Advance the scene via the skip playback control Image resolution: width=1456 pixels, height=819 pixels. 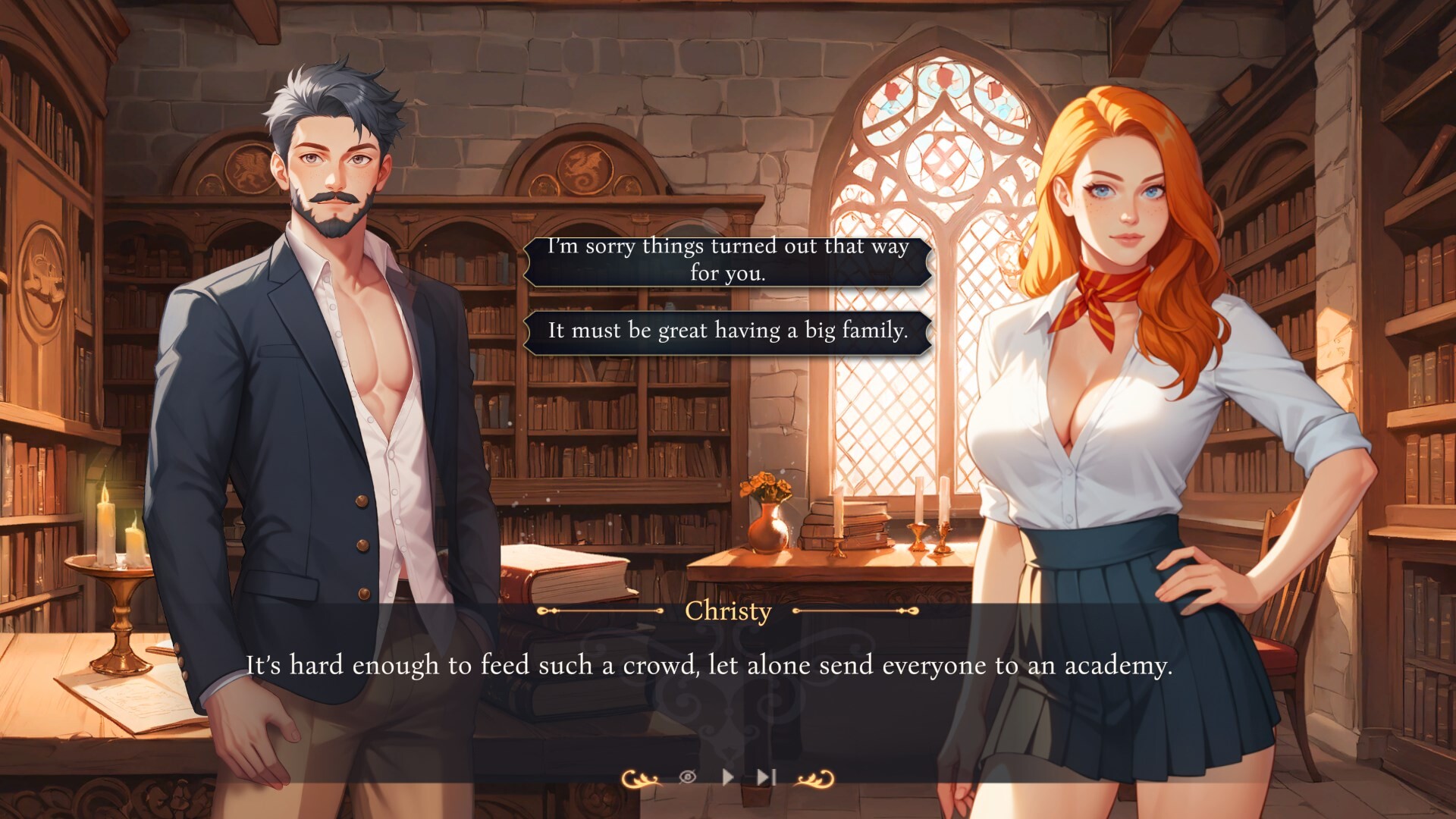(x=765, y=777)
